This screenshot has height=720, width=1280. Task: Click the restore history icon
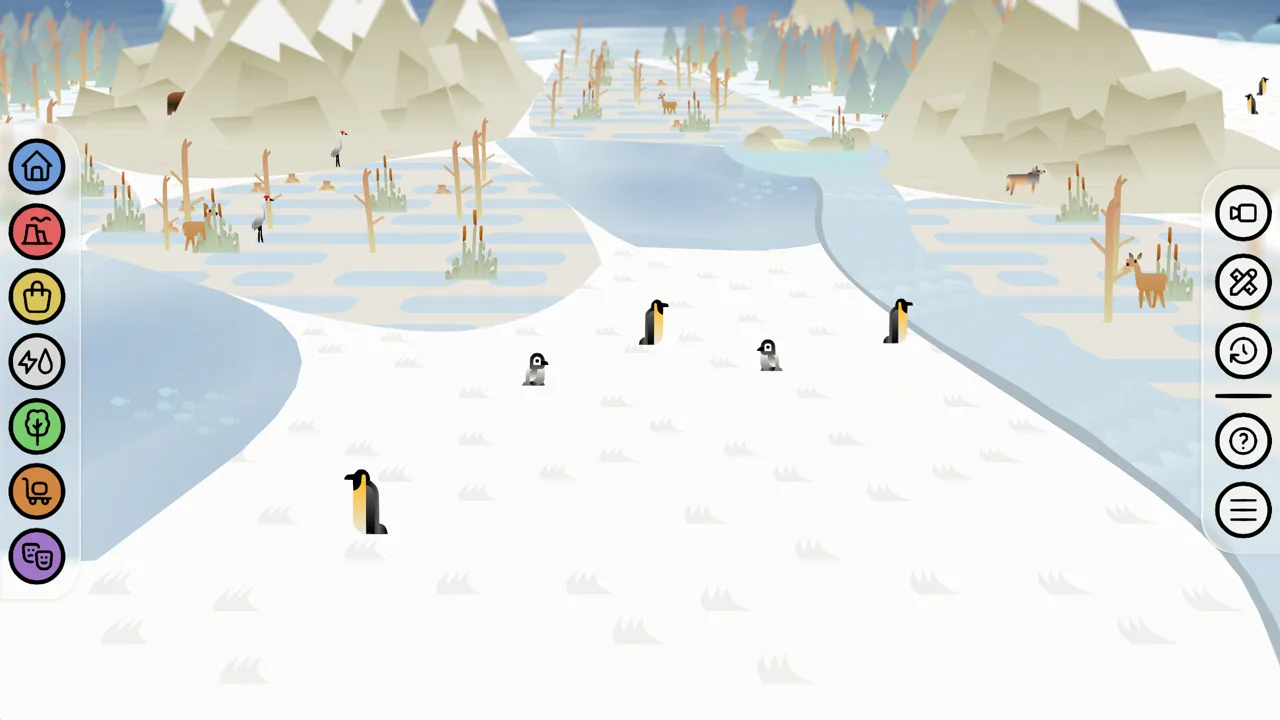1243,351
